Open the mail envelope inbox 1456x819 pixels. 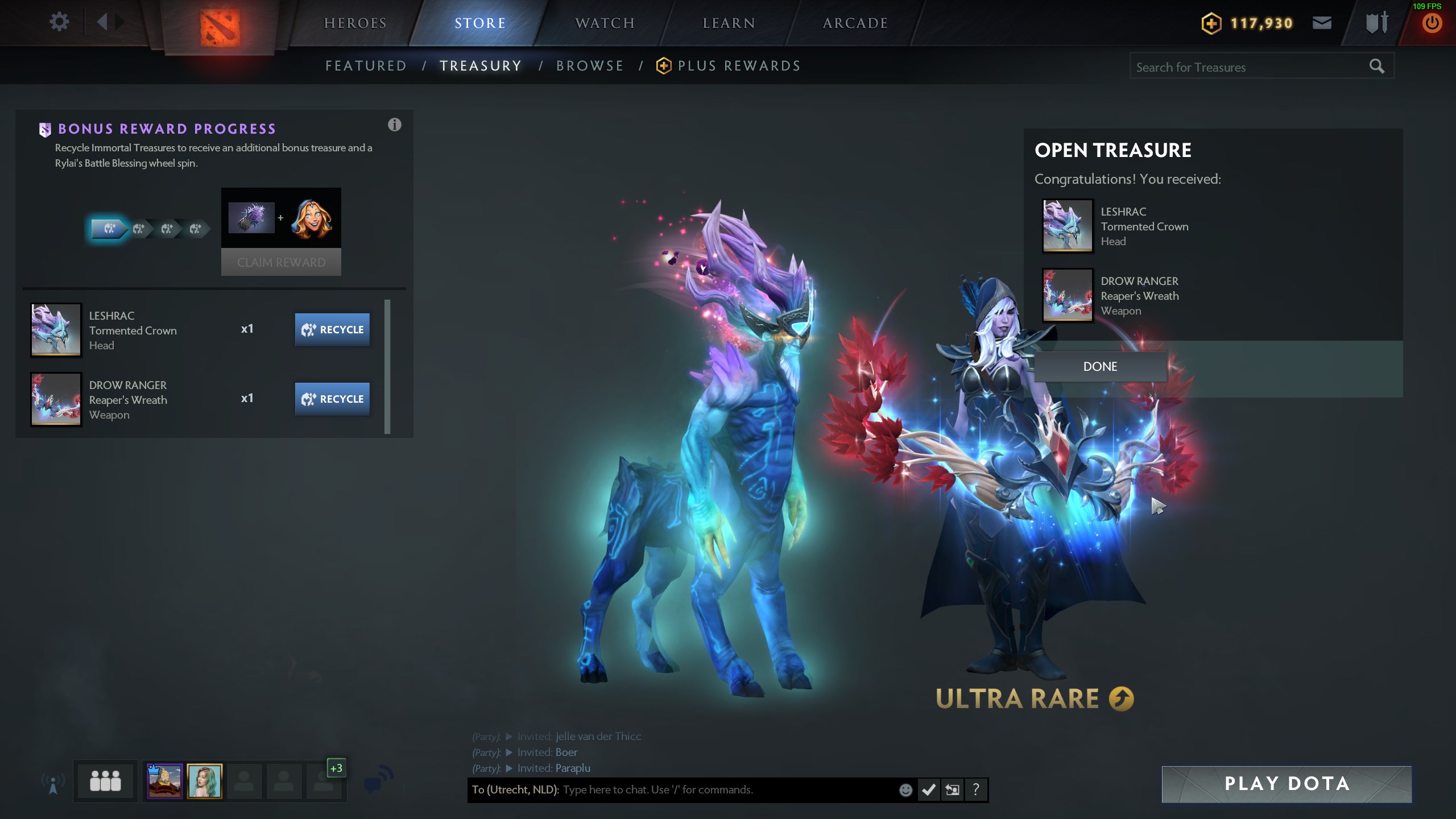pos(1322,23)
